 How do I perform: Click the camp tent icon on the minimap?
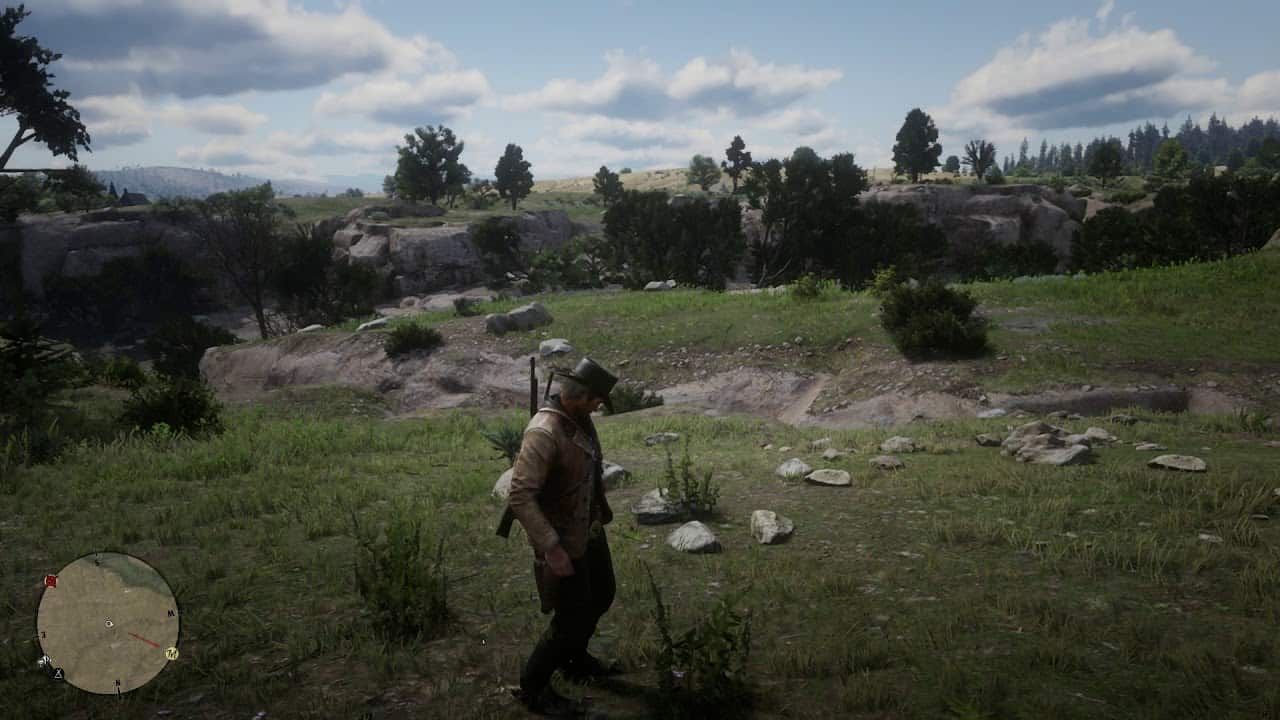[57, 673]
